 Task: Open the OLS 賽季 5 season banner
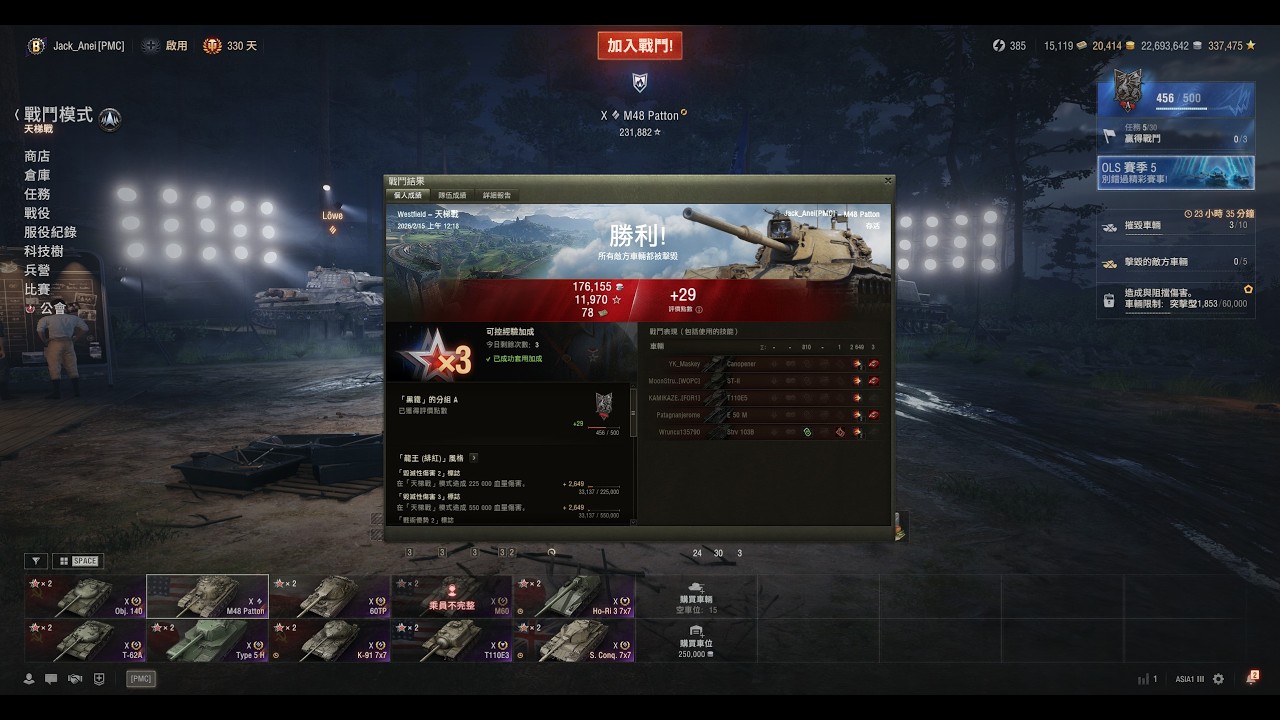1176,172
